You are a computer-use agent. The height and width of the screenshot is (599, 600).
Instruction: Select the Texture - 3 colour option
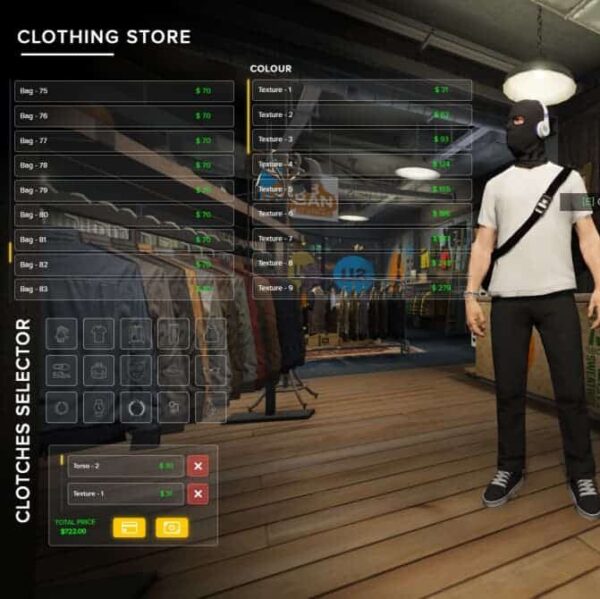pyautogui.click(x=361, y=139)
